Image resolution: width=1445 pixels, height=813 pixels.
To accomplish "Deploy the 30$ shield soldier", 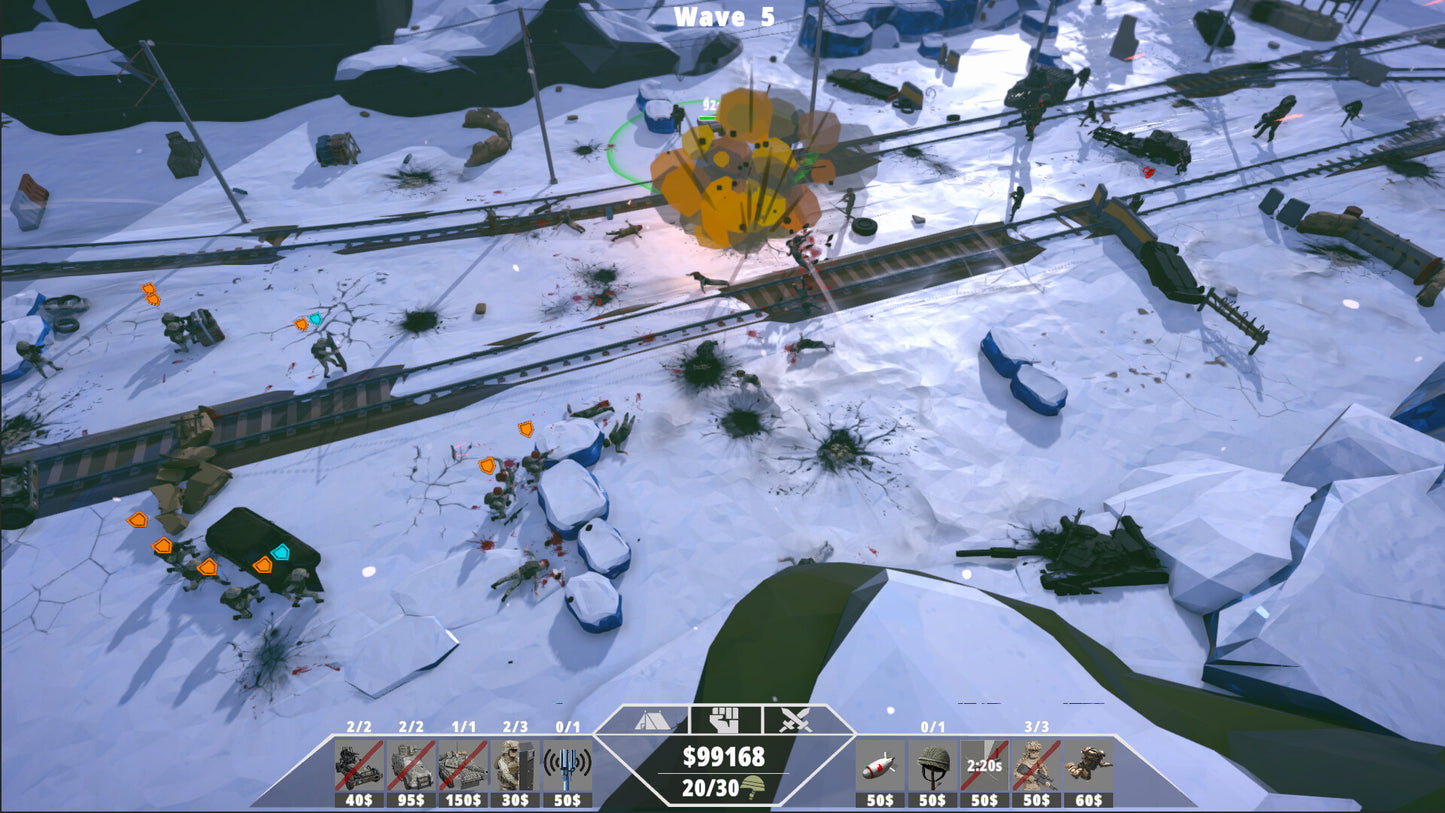I will (515, 766).
